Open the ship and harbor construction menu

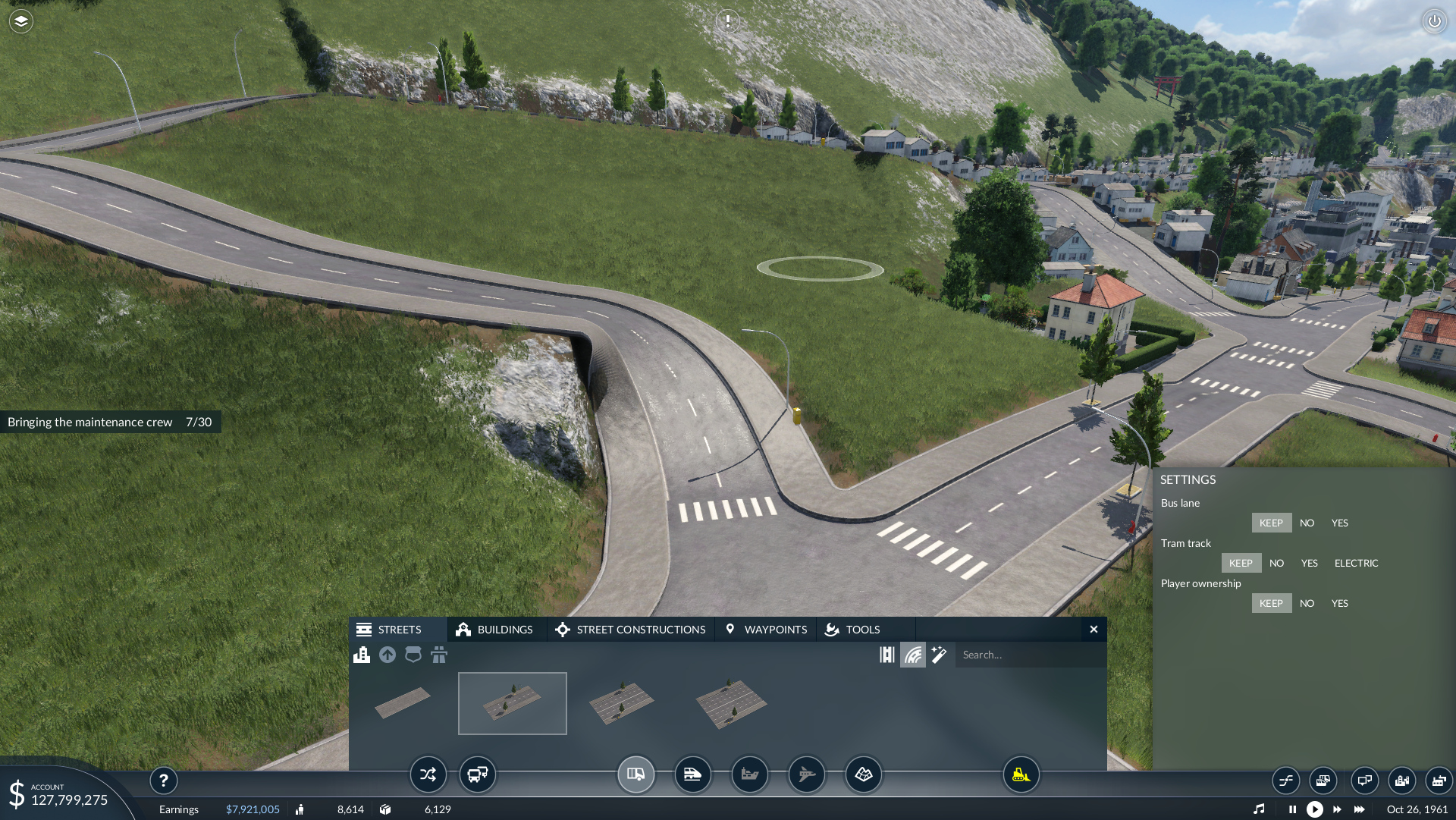[749, 774]
